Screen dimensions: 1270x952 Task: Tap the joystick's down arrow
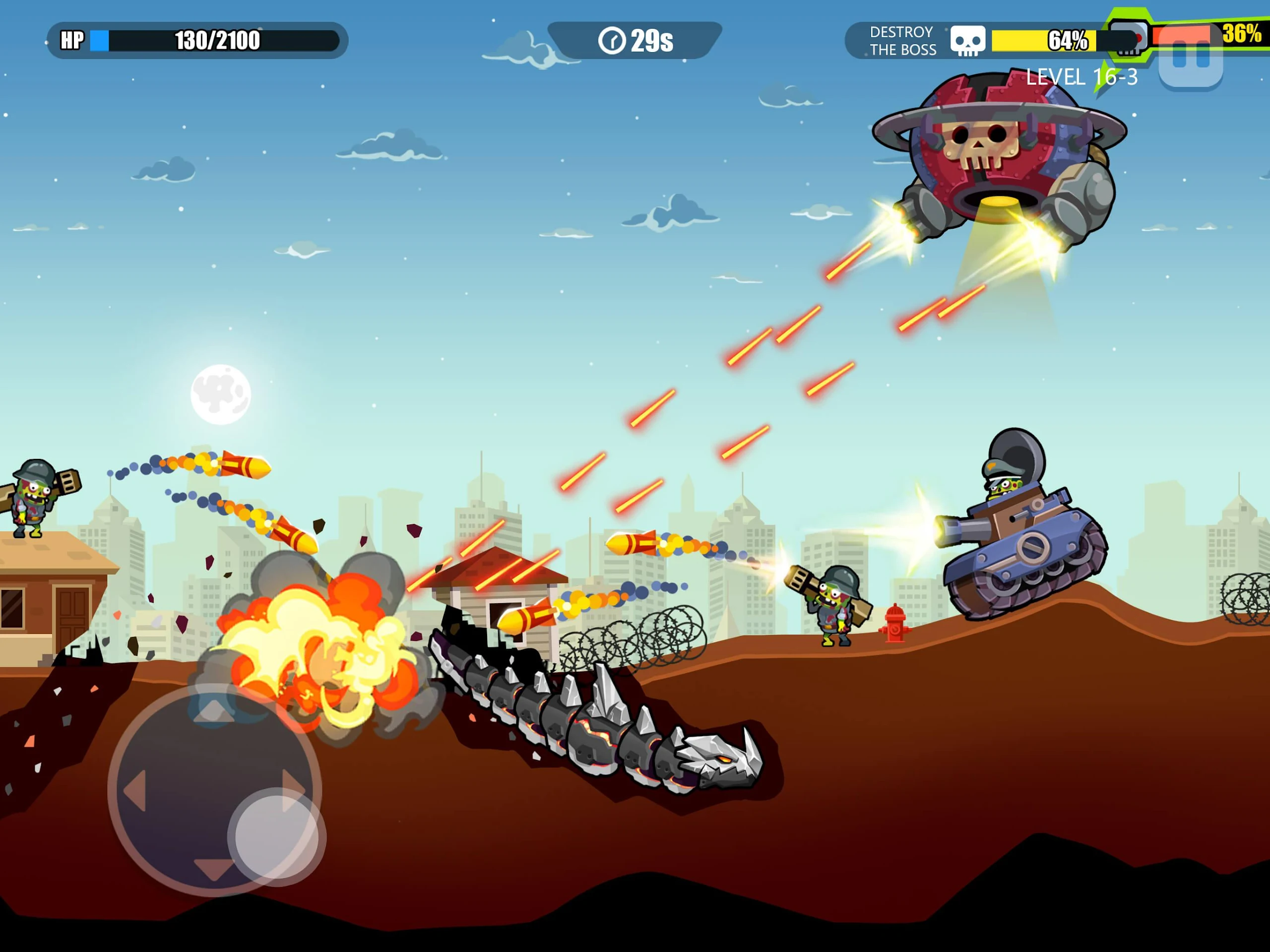(214, 869)
